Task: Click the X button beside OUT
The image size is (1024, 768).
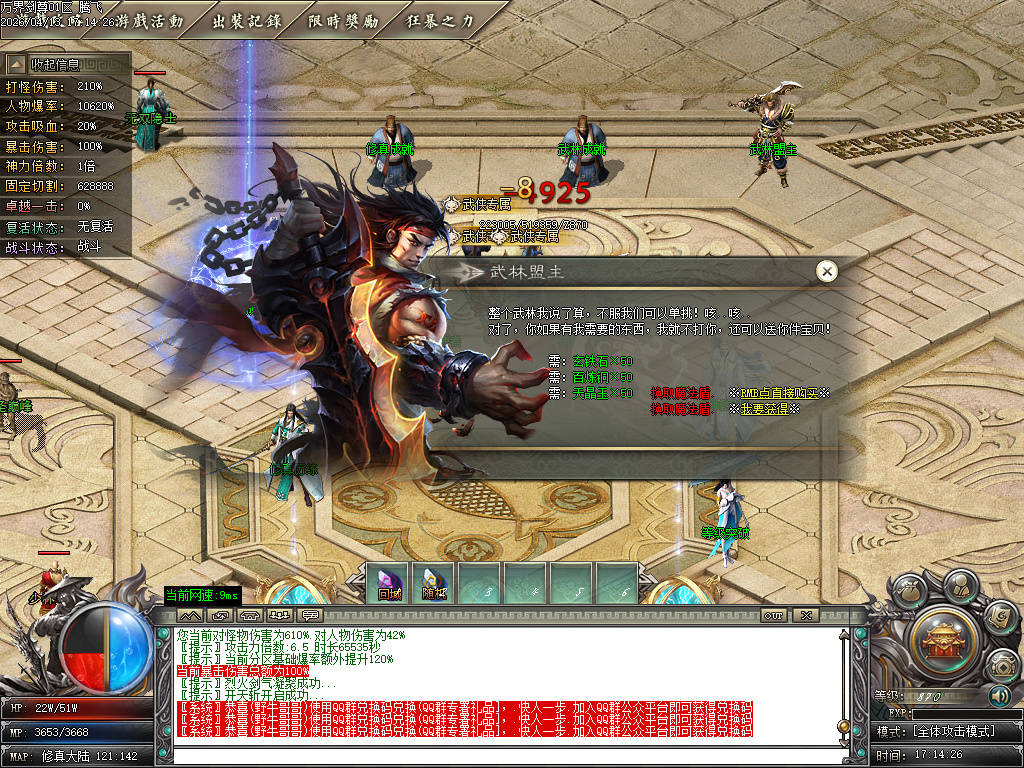Action: 805,615
